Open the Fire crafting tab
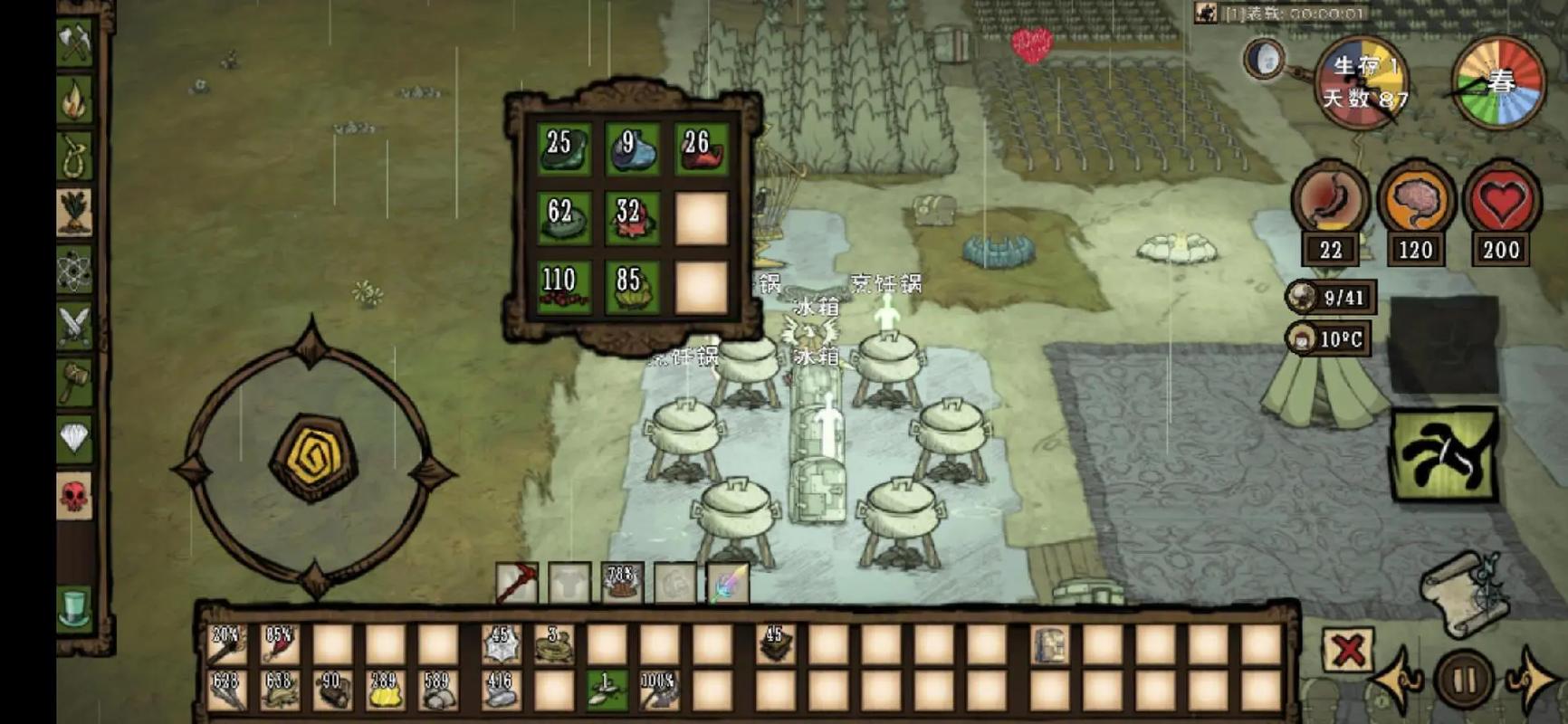The width and height of the screenshot is (1568, 724). tap(74, 100)
